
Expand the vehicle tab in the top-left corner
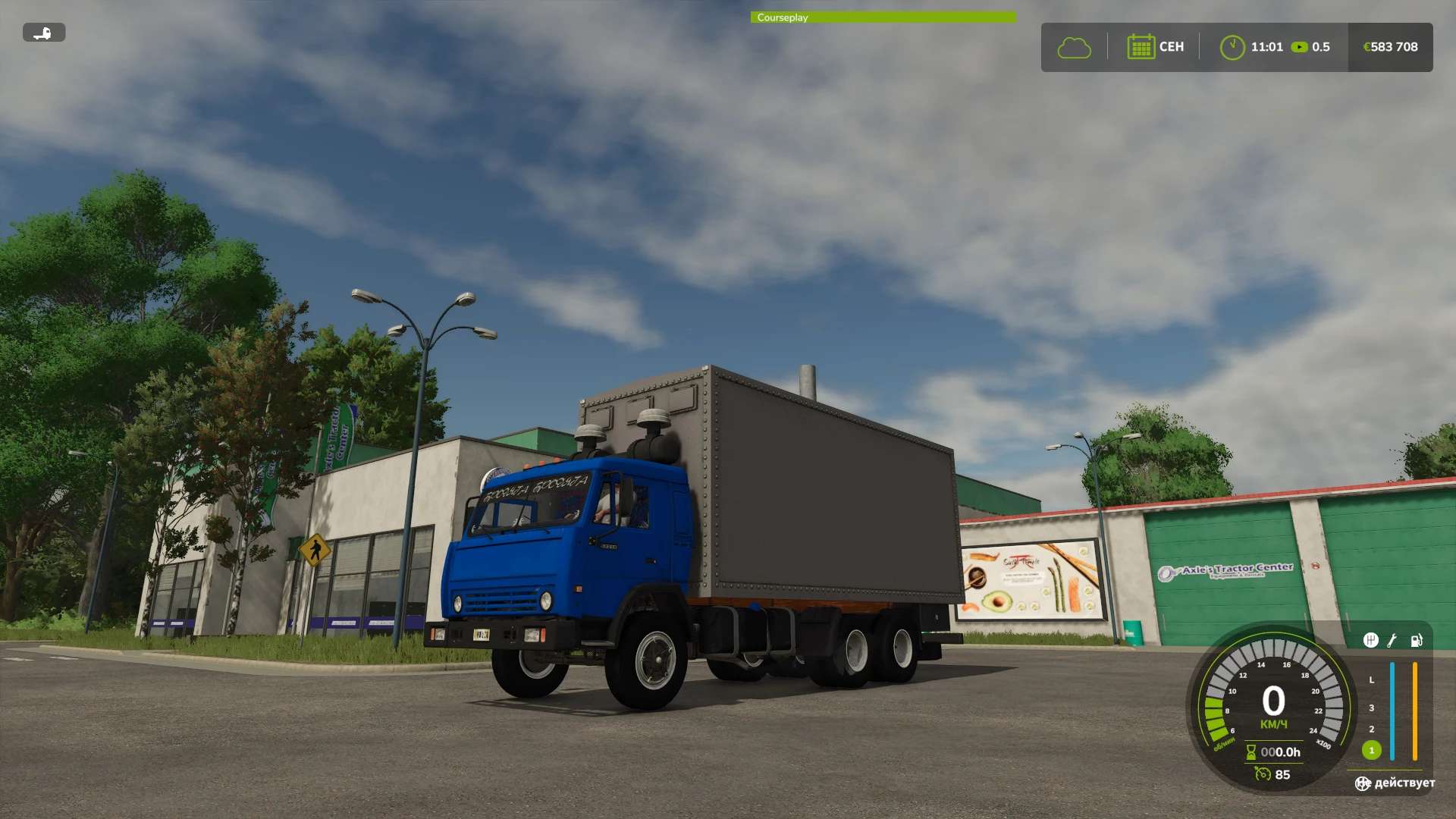43,33
